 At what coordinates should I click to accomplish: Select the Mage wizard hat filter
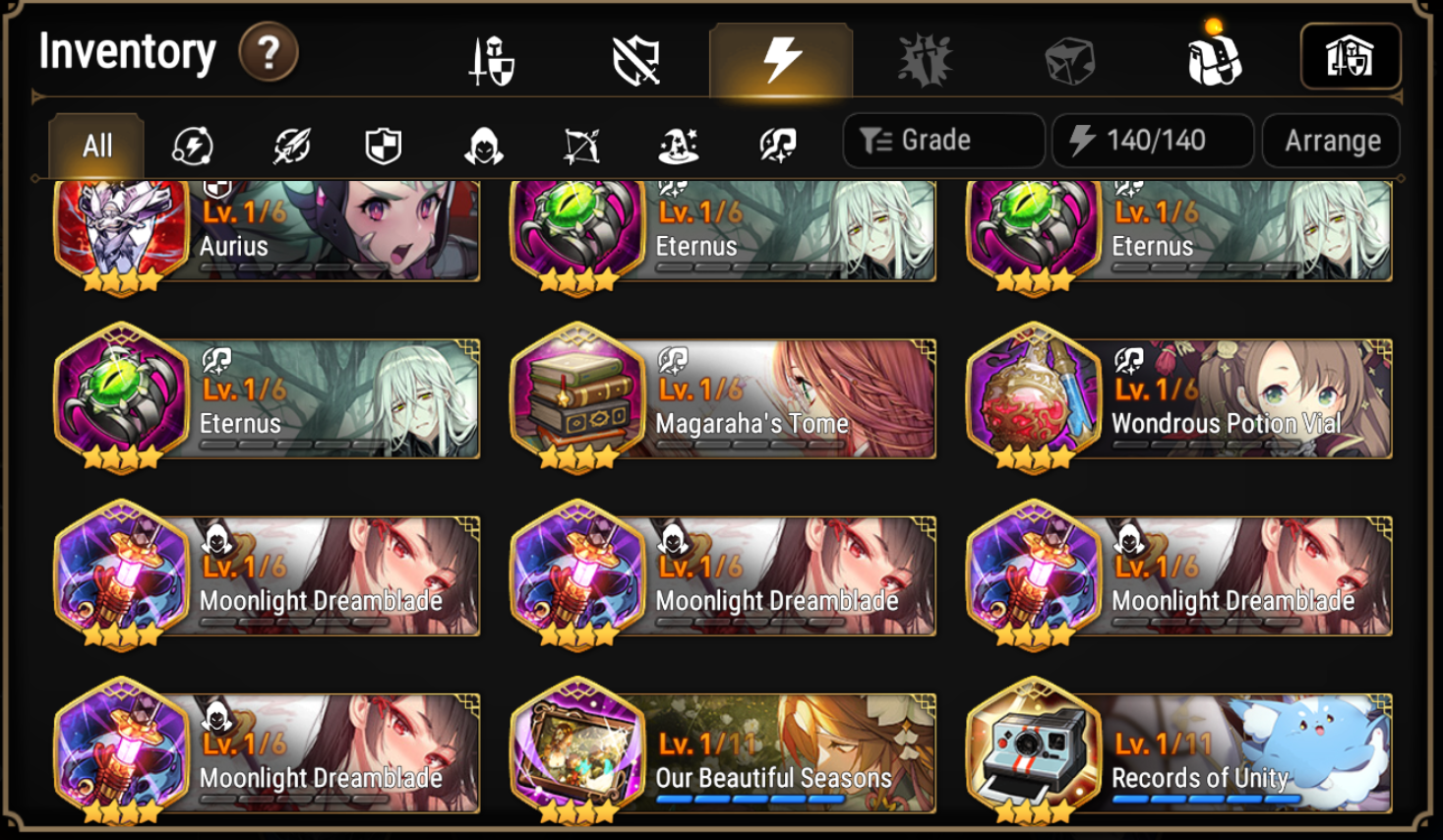[679, 144]
